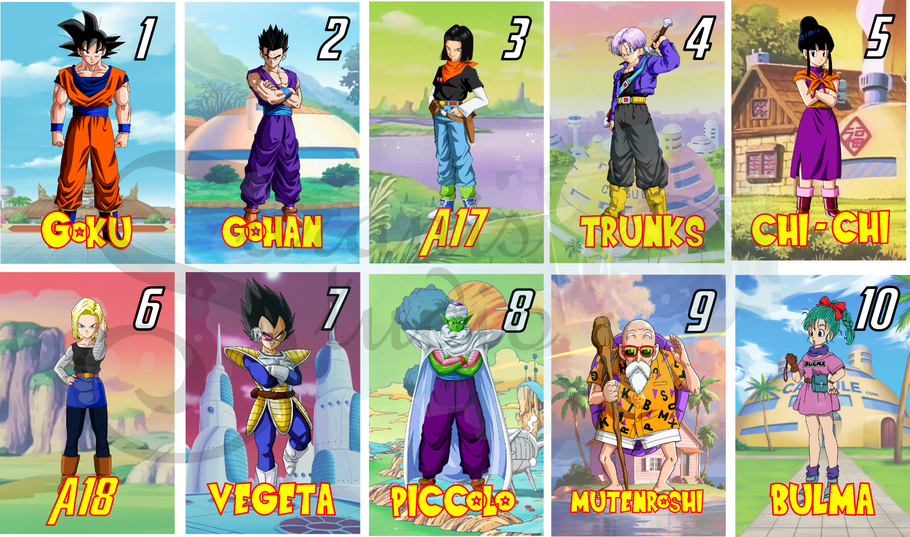Viewport: 910px width, 537px height.
Task: Pick the Vegeta character card
Action: coord(272,402)
